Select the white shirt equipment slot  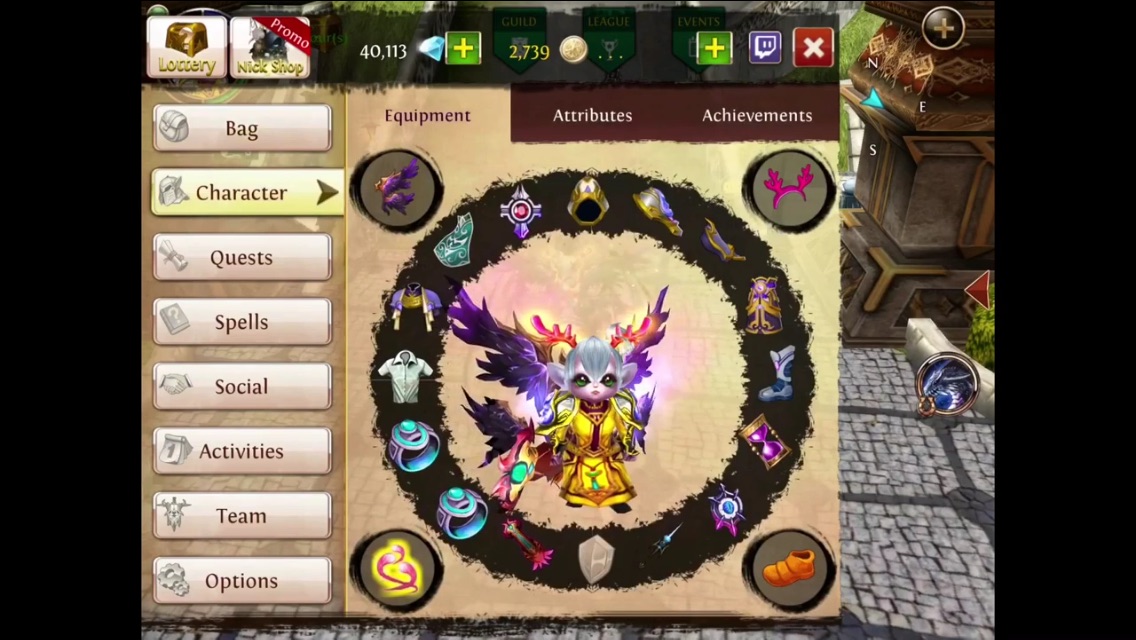point(405,376)
